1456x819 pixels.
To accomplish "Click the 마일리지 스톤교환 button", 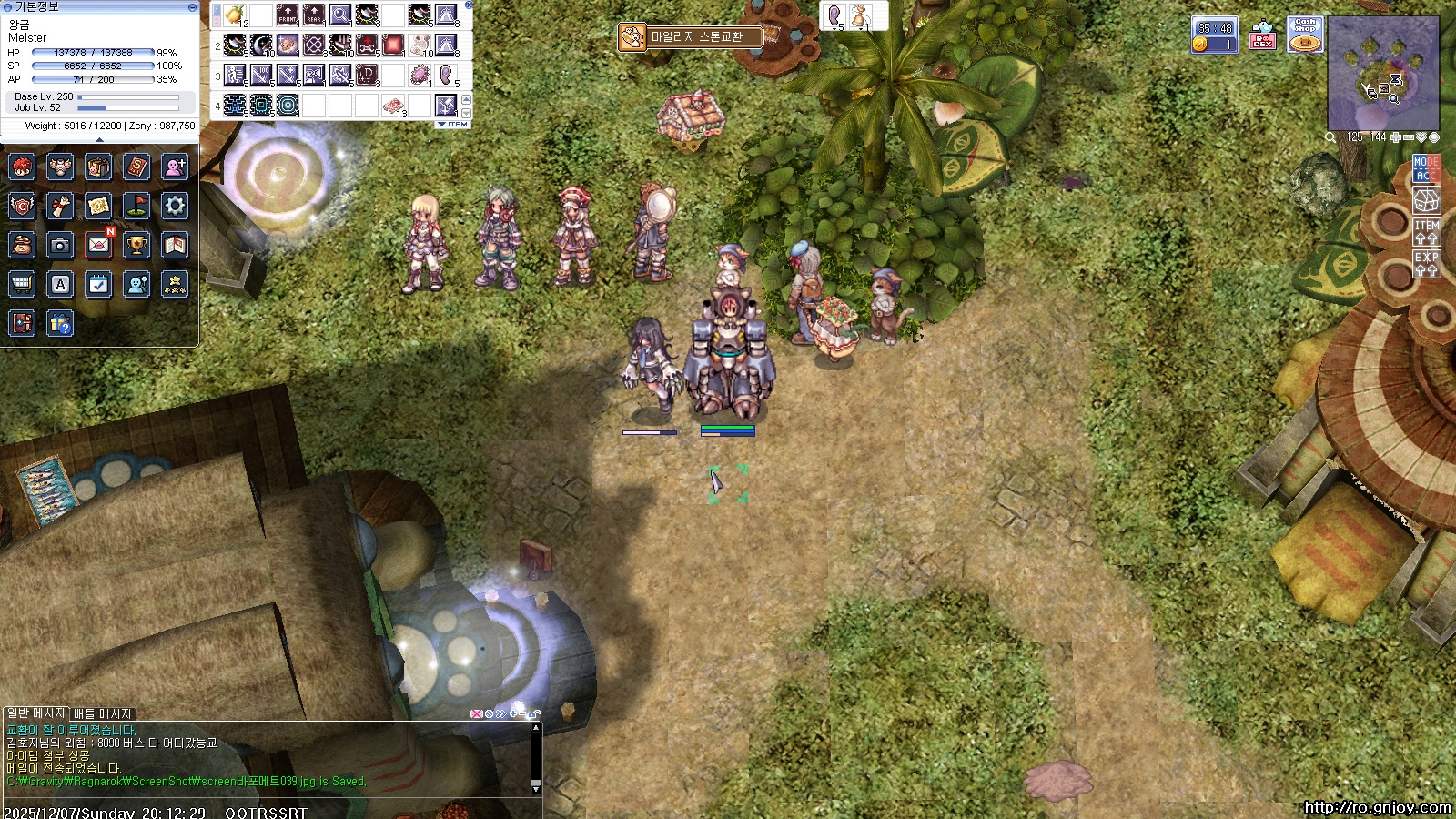I will point(690,37).
